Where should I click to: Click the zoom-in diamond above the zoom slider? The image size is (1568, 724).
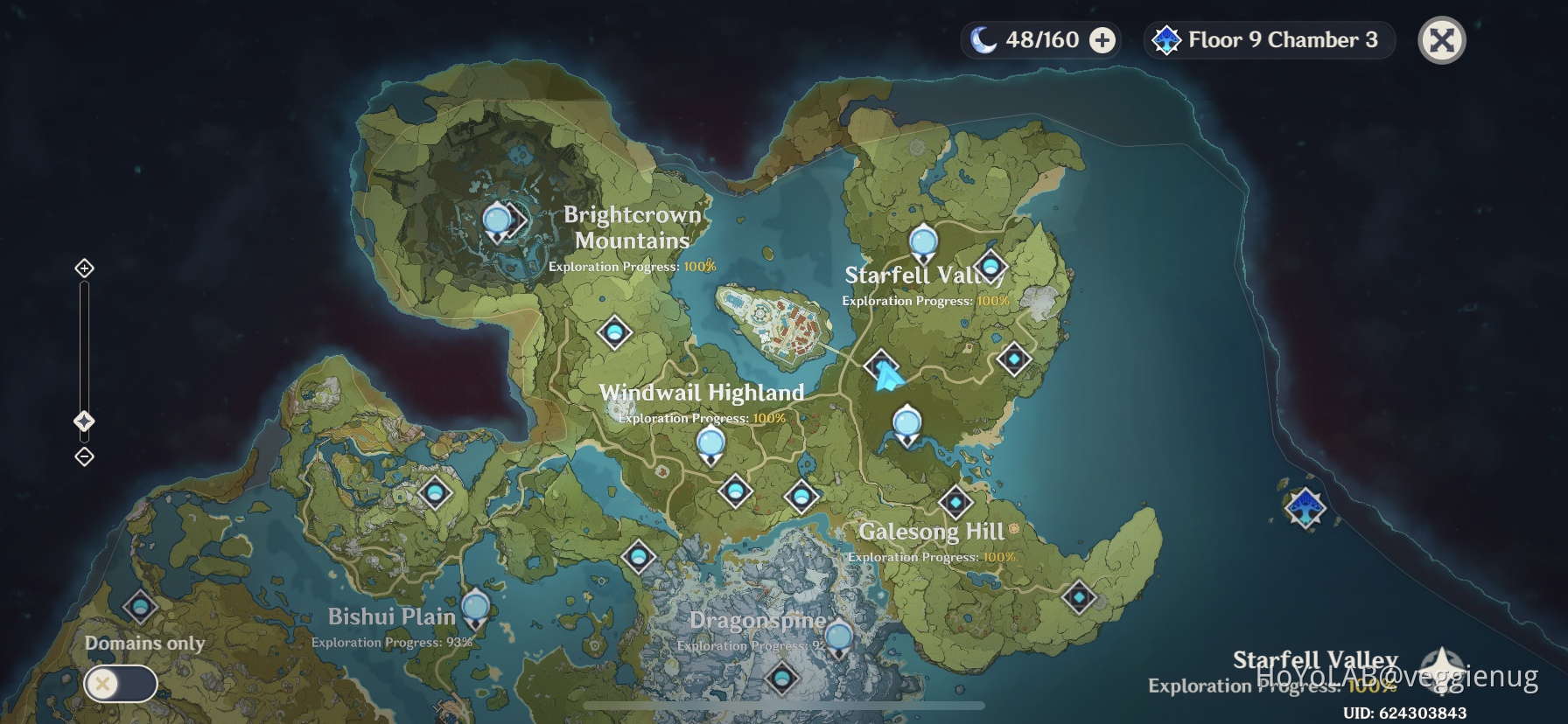(84, 268)
